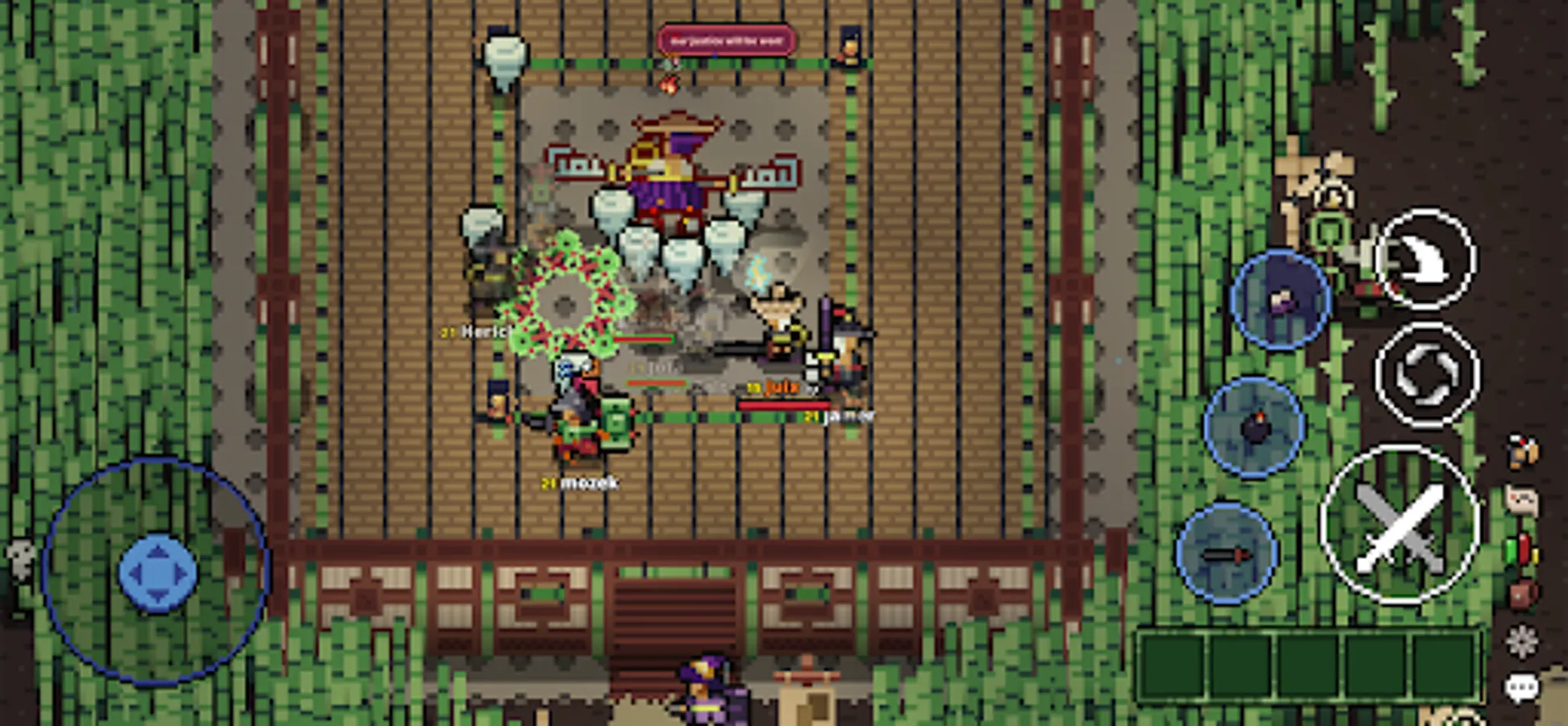
Task: Select the potion flasks icon
Action: (1520, 550)
